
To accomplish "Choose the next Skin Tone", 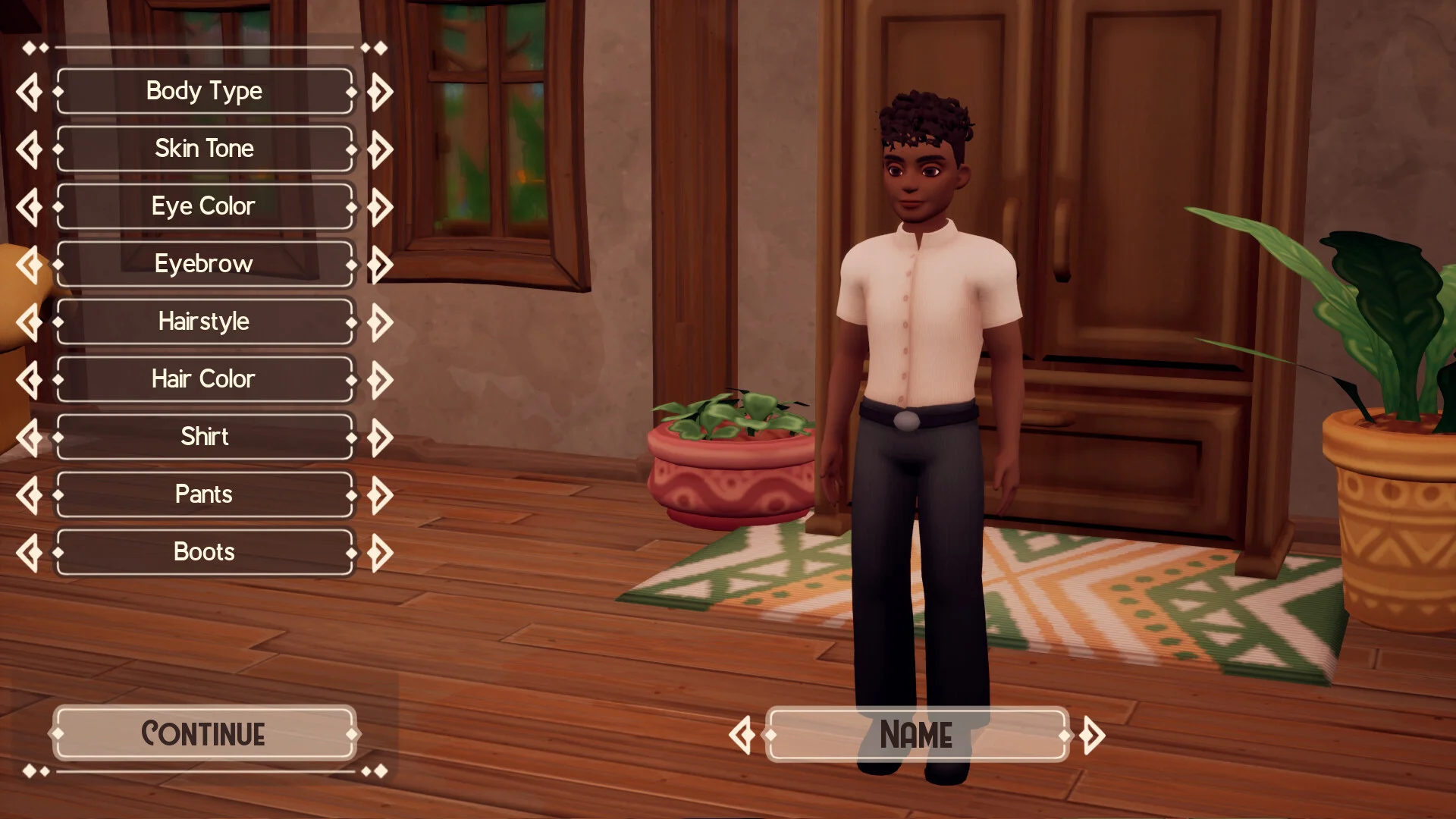I will [x=380, y=149].
